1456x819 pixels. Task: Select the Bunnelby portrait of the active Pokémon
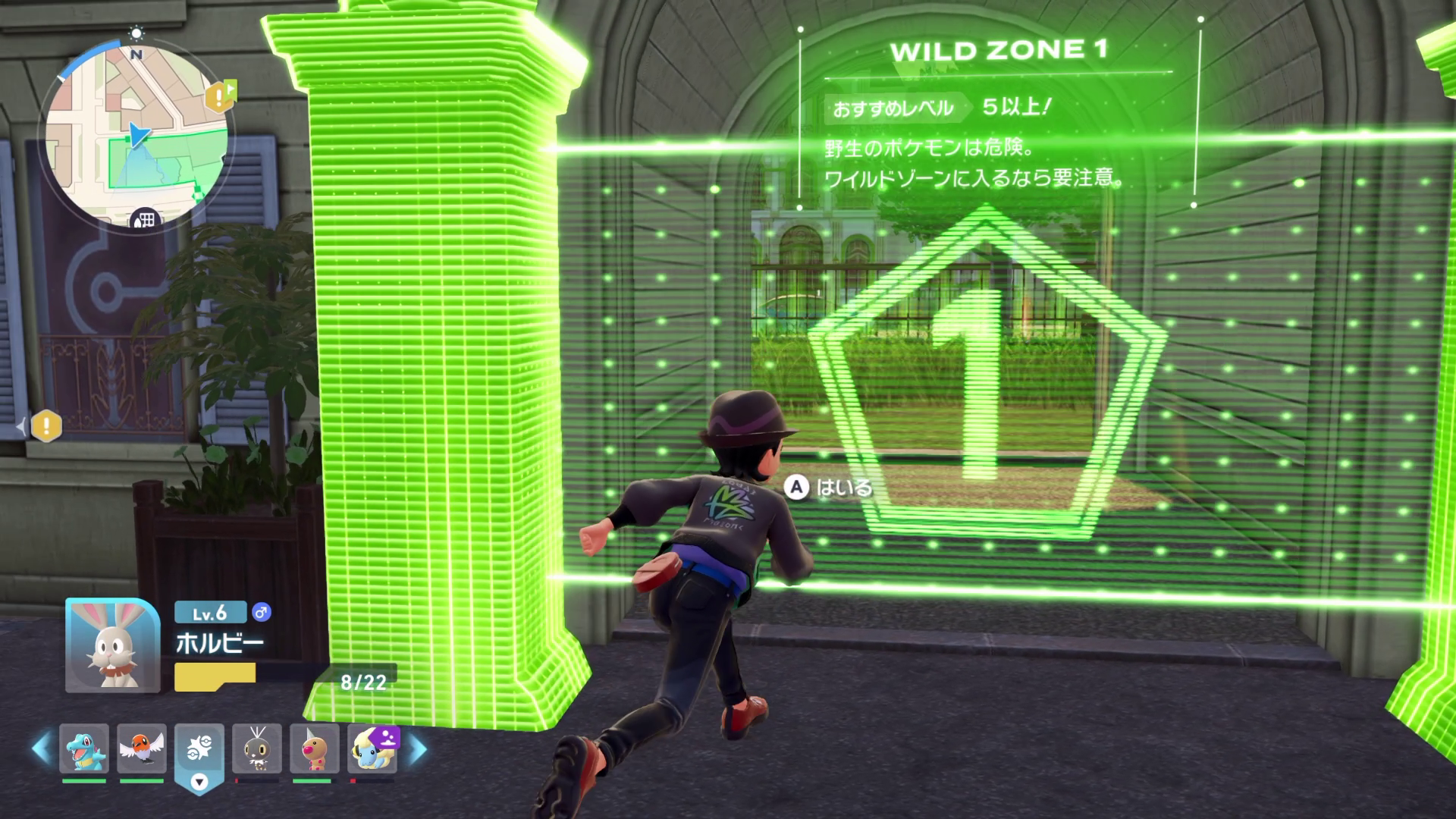(112, 645)
